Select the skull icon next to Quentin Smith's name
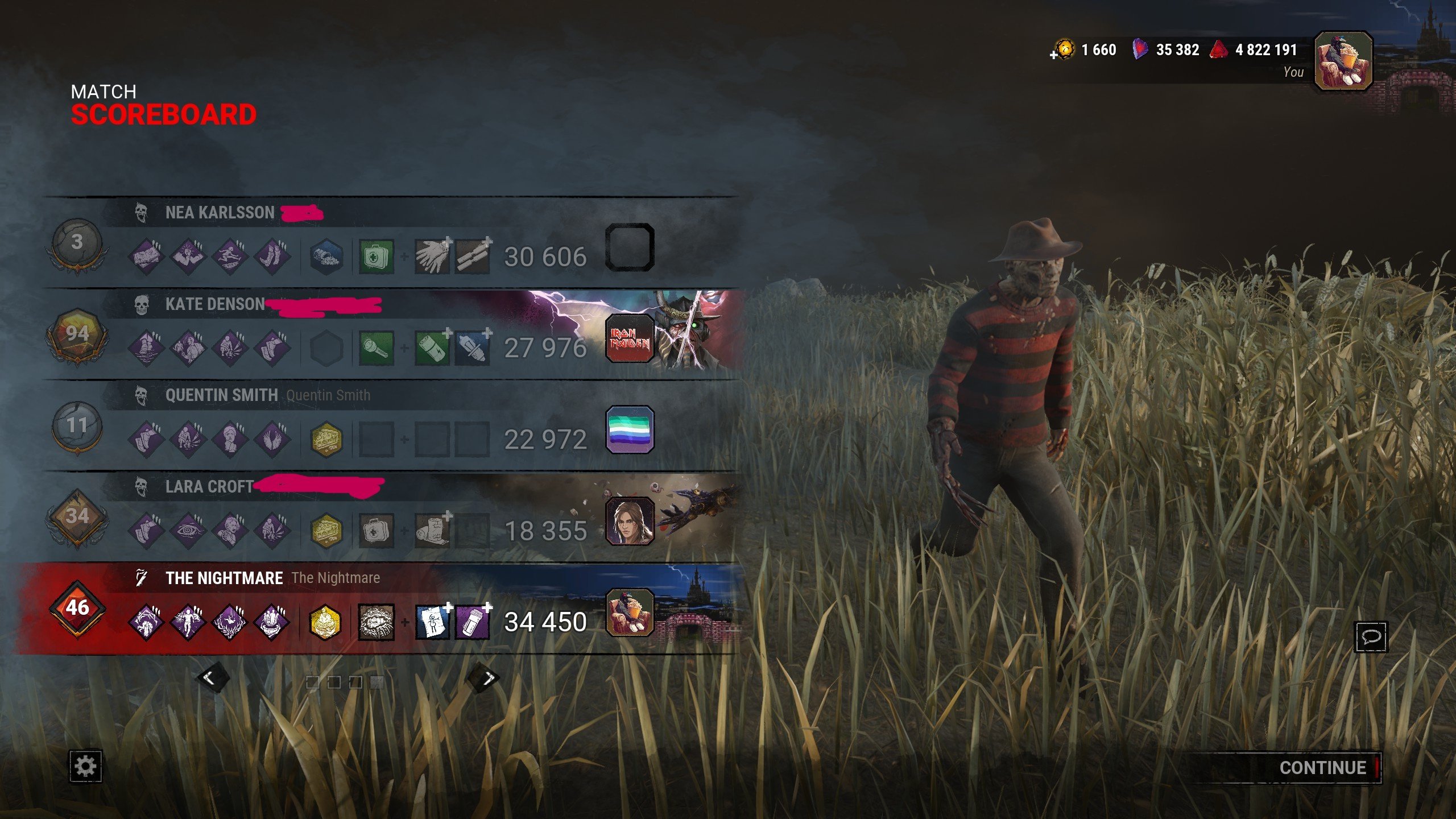The width and height of the screenshot is (1456, 819). [x=143, y=395]
